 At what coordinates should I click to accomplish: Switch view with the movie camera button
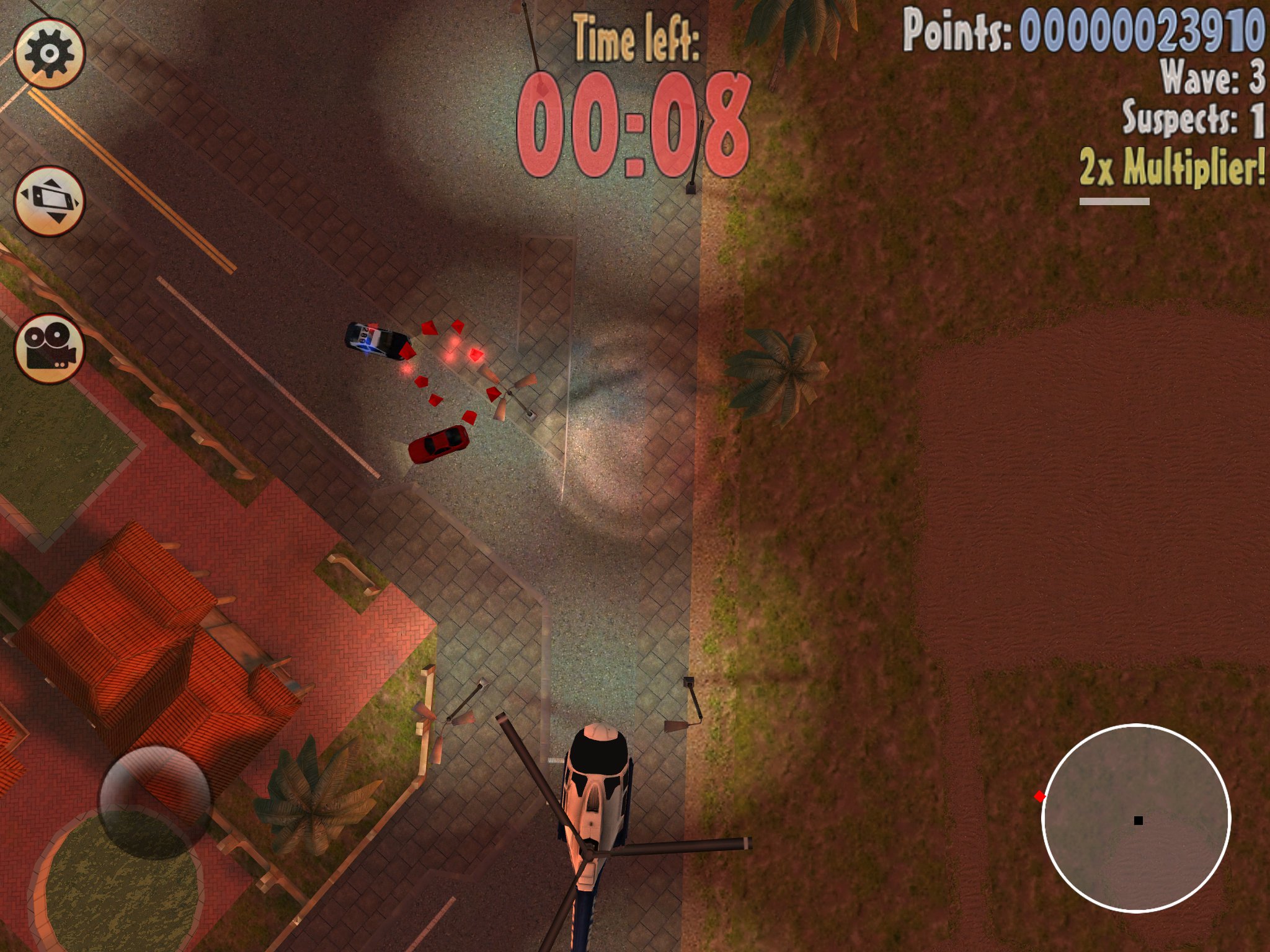[x=49, y=348]
